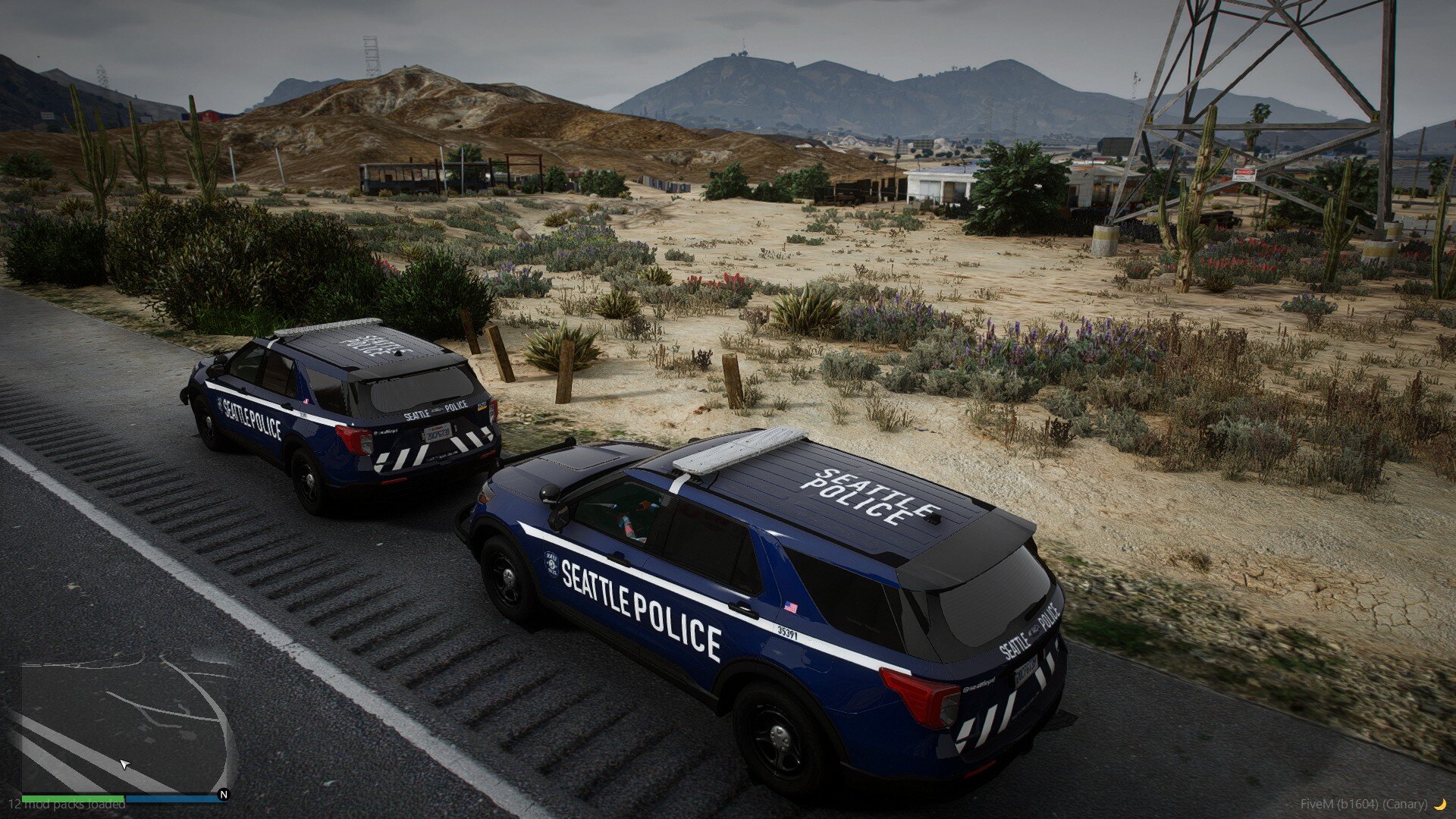Click the player arrow on the minimap
1456x819 pixels.
[x=125, y=764]
